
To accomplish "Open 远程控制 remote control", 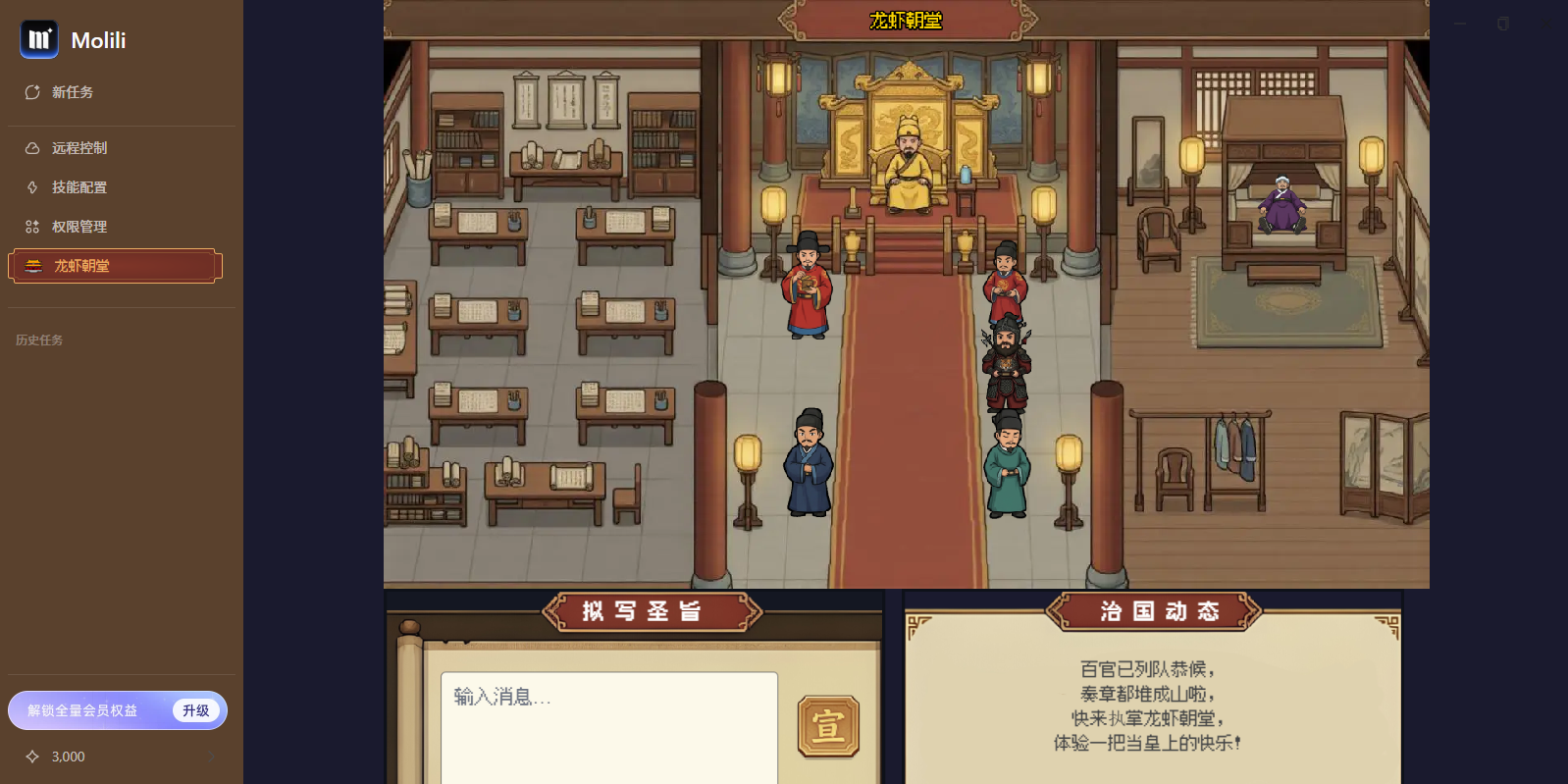I will point(78,148).
